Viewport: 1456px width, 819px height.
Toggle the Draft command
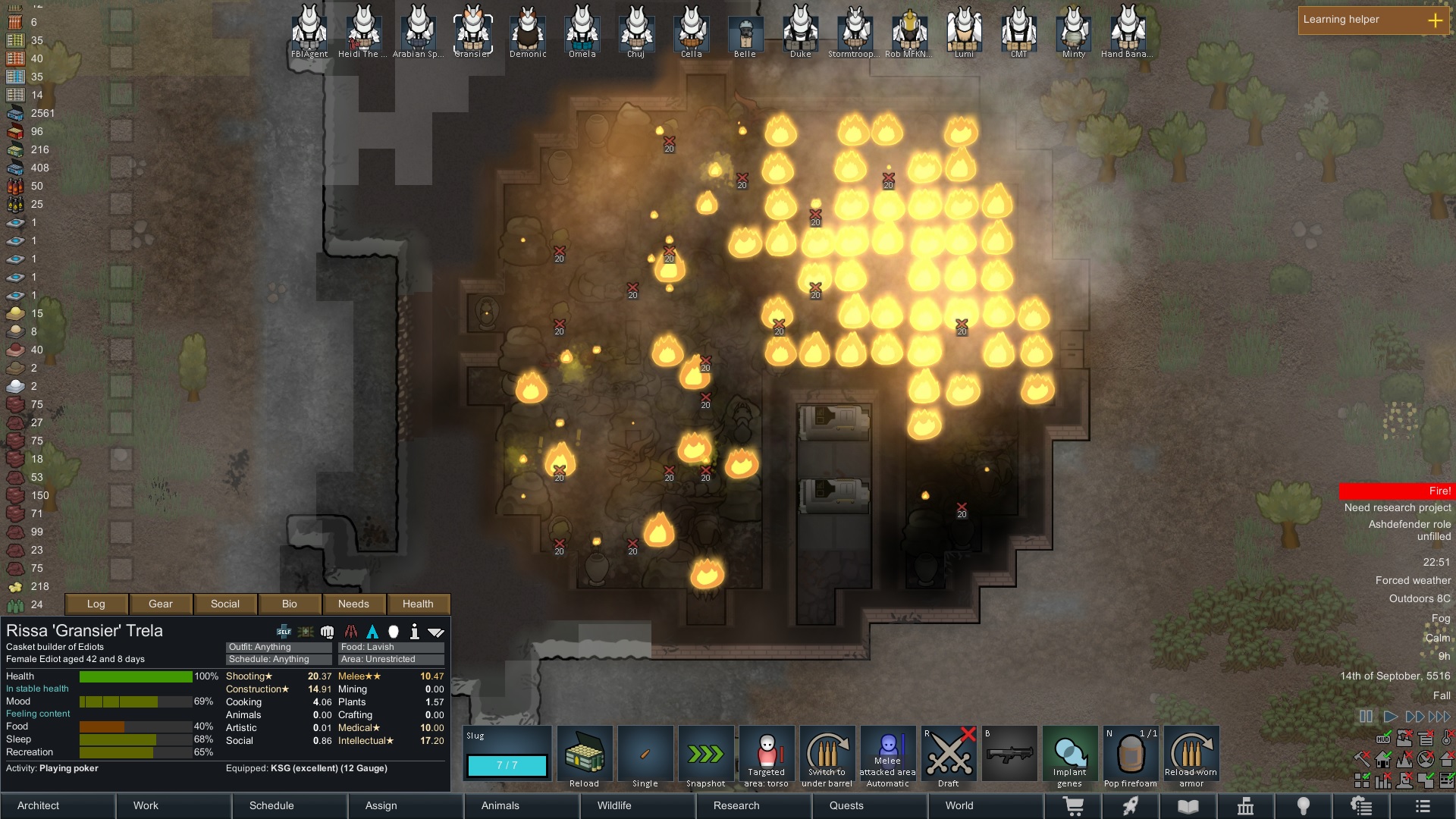point(949,757)
